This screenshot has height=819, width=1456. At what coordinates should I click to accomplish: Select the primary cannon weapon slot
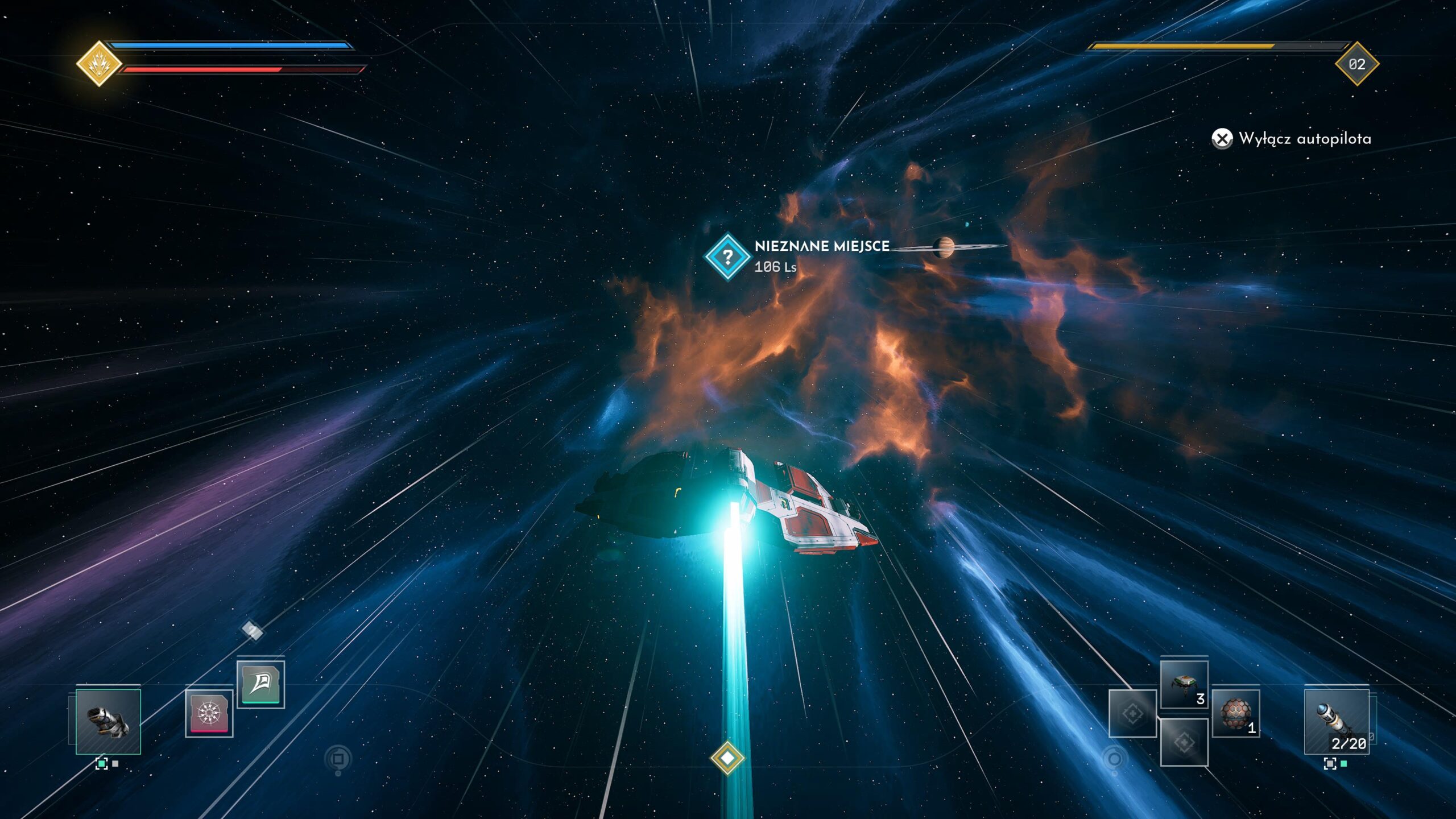(x=108, y=721)
